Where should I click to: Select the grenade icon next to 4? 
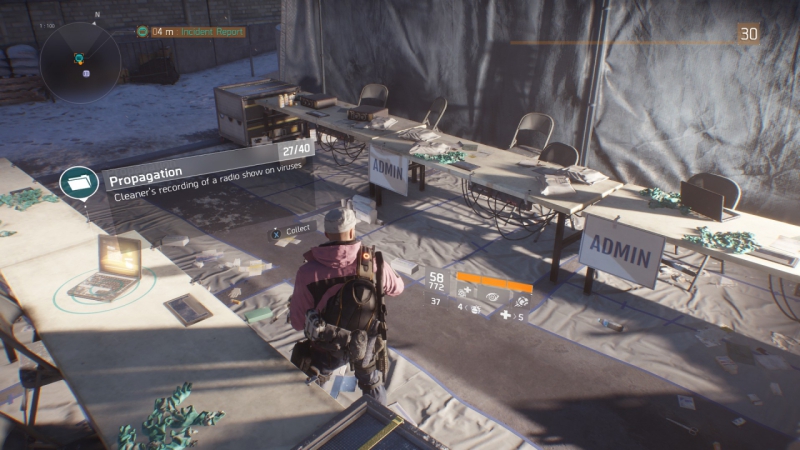475,310
